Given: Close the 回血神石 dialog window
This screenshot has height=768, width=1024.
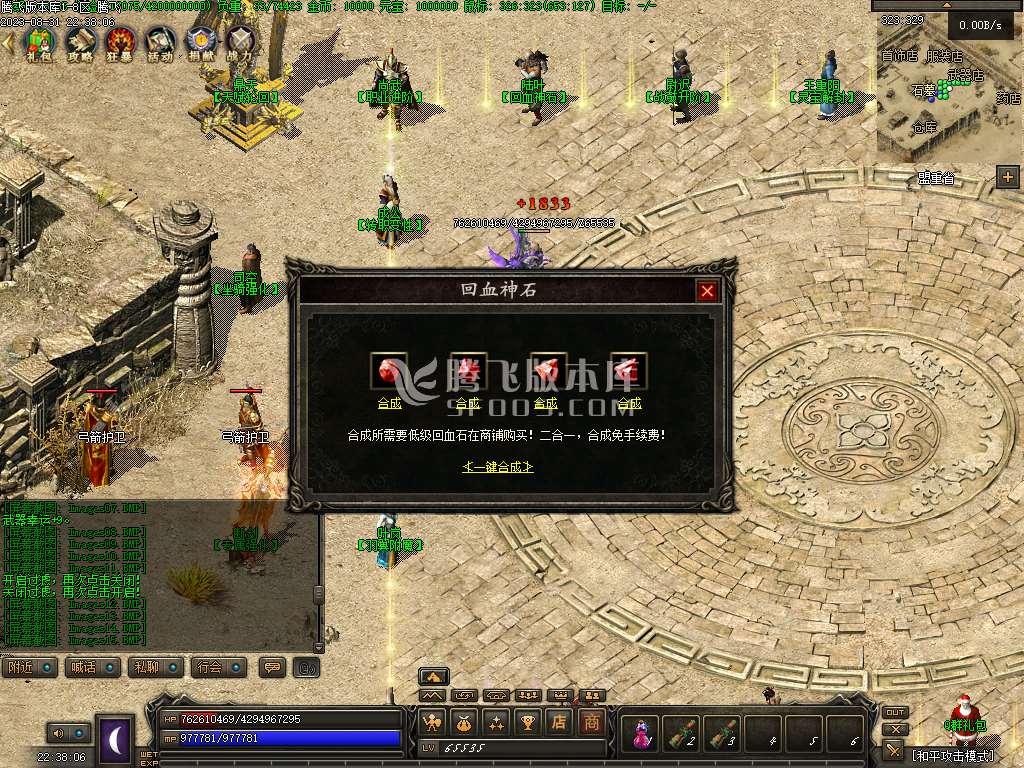Looking at the screenshot, I should [x=707, y=291].
